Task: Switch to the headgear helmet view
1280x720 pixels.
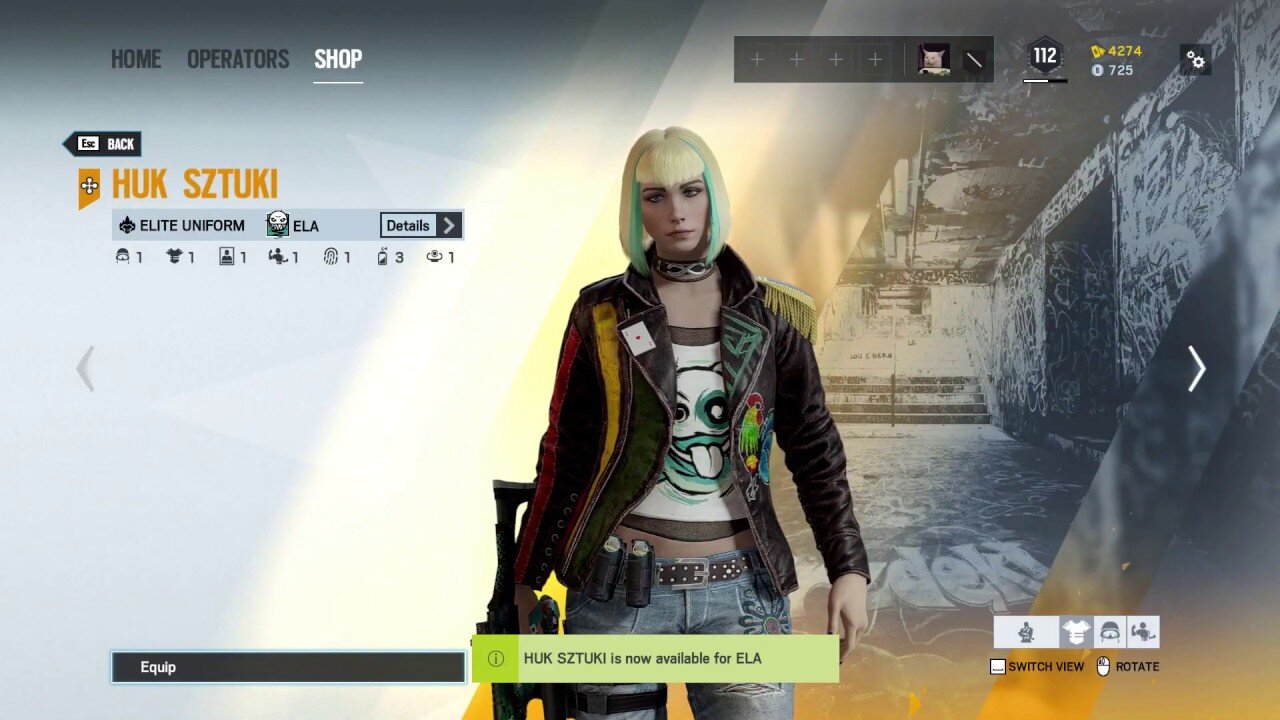Action: 1110,632
